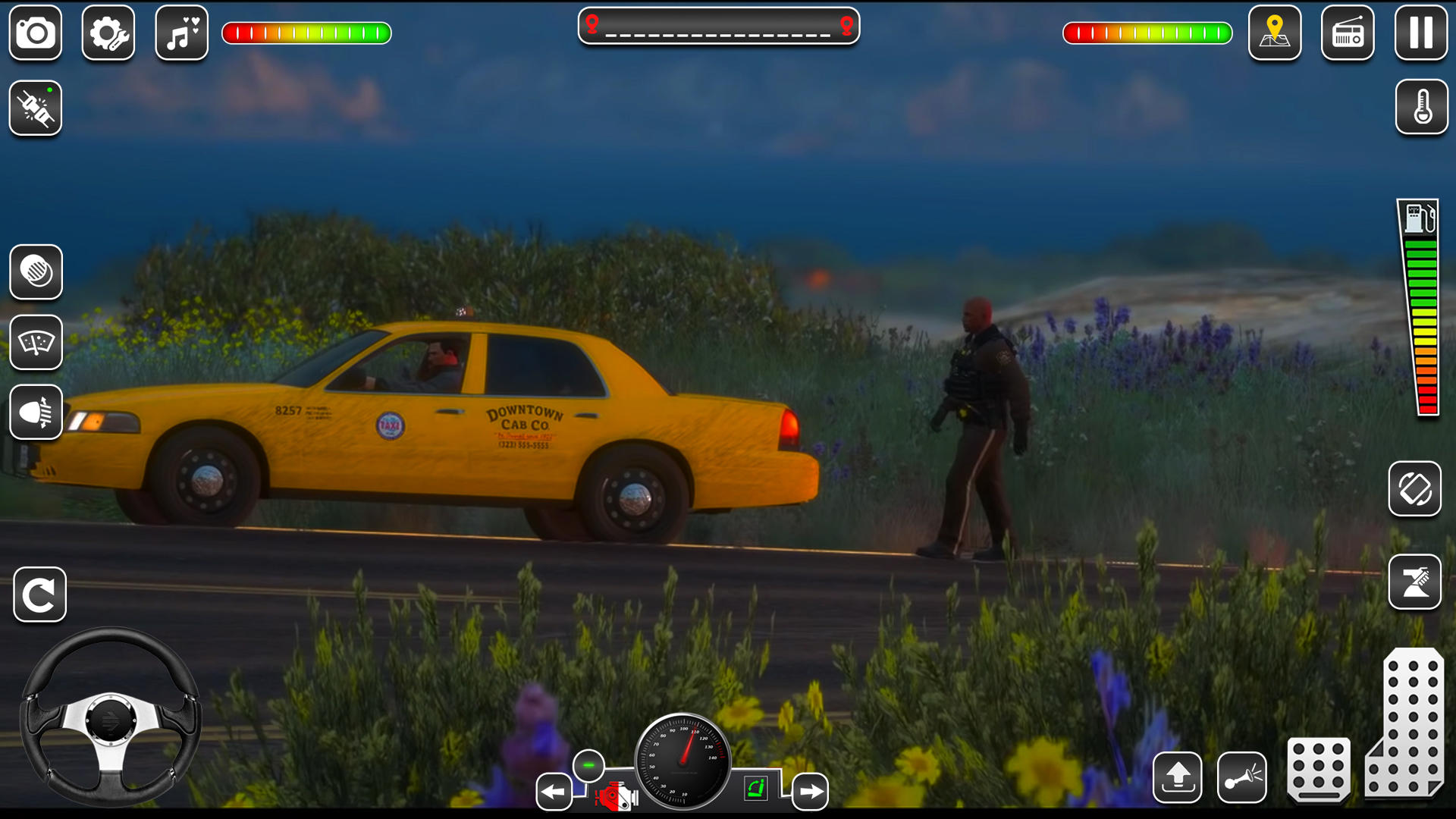Toggle the headlights on
The image size is (1456, 819).
point(36,412)
